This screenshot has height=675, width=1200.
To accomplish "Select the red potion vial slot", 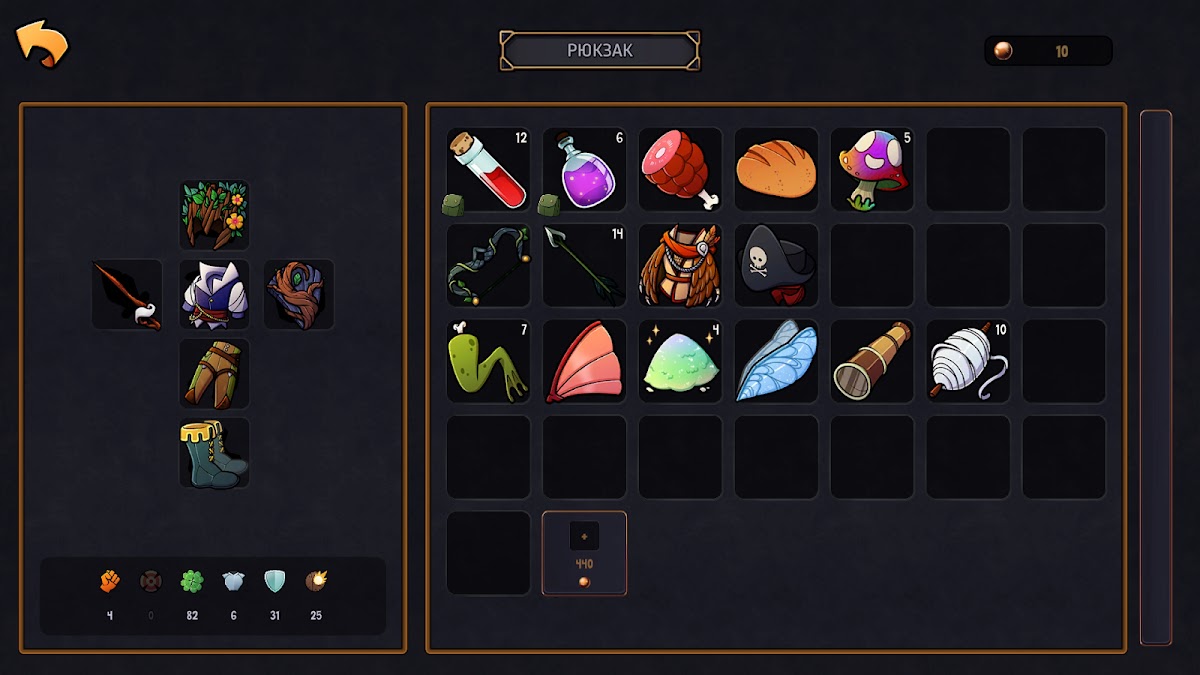I will (488, 169).
